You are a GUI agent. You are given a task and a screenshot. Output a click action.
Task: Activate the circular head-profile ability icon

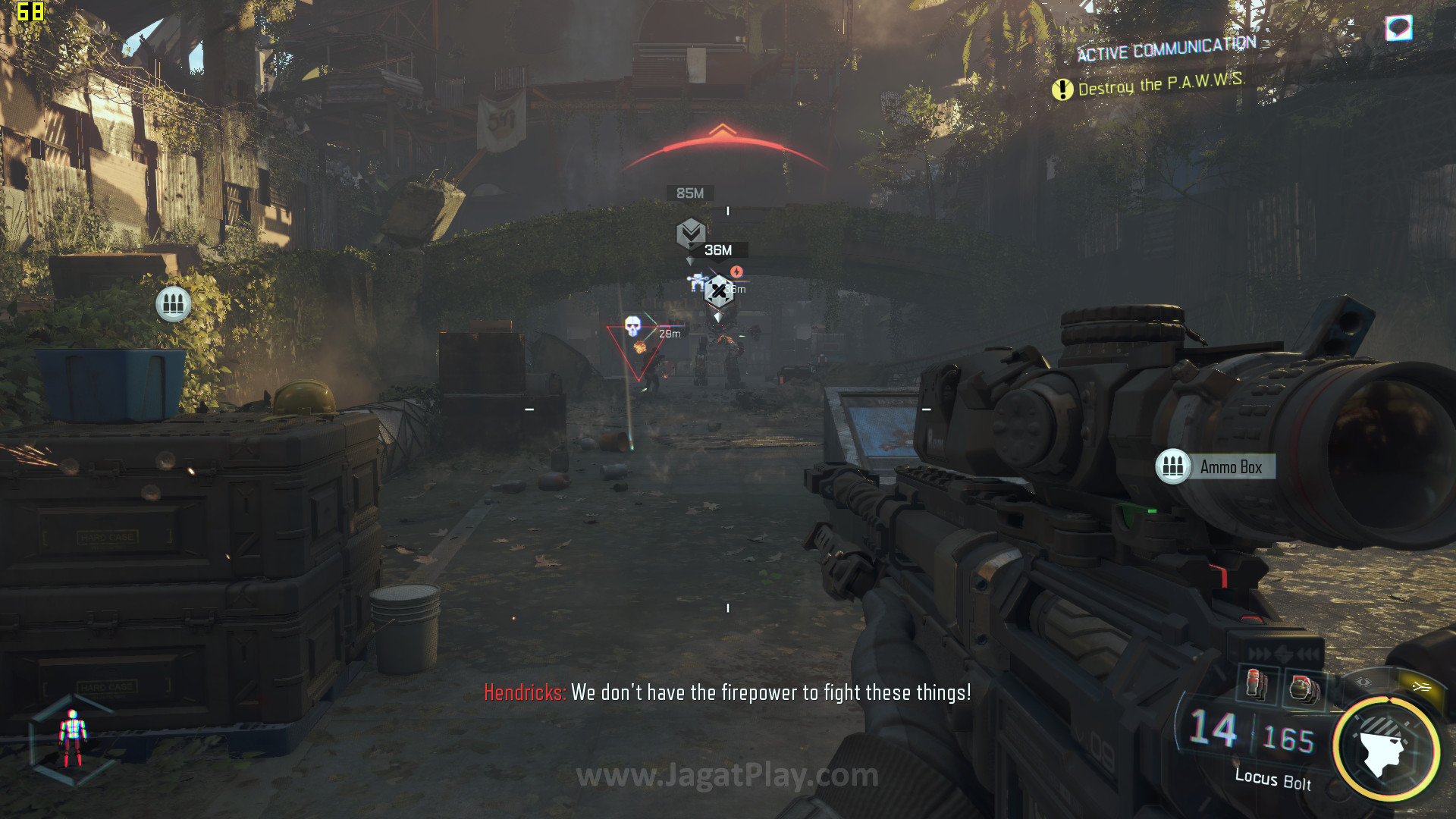pos(1386,748)
